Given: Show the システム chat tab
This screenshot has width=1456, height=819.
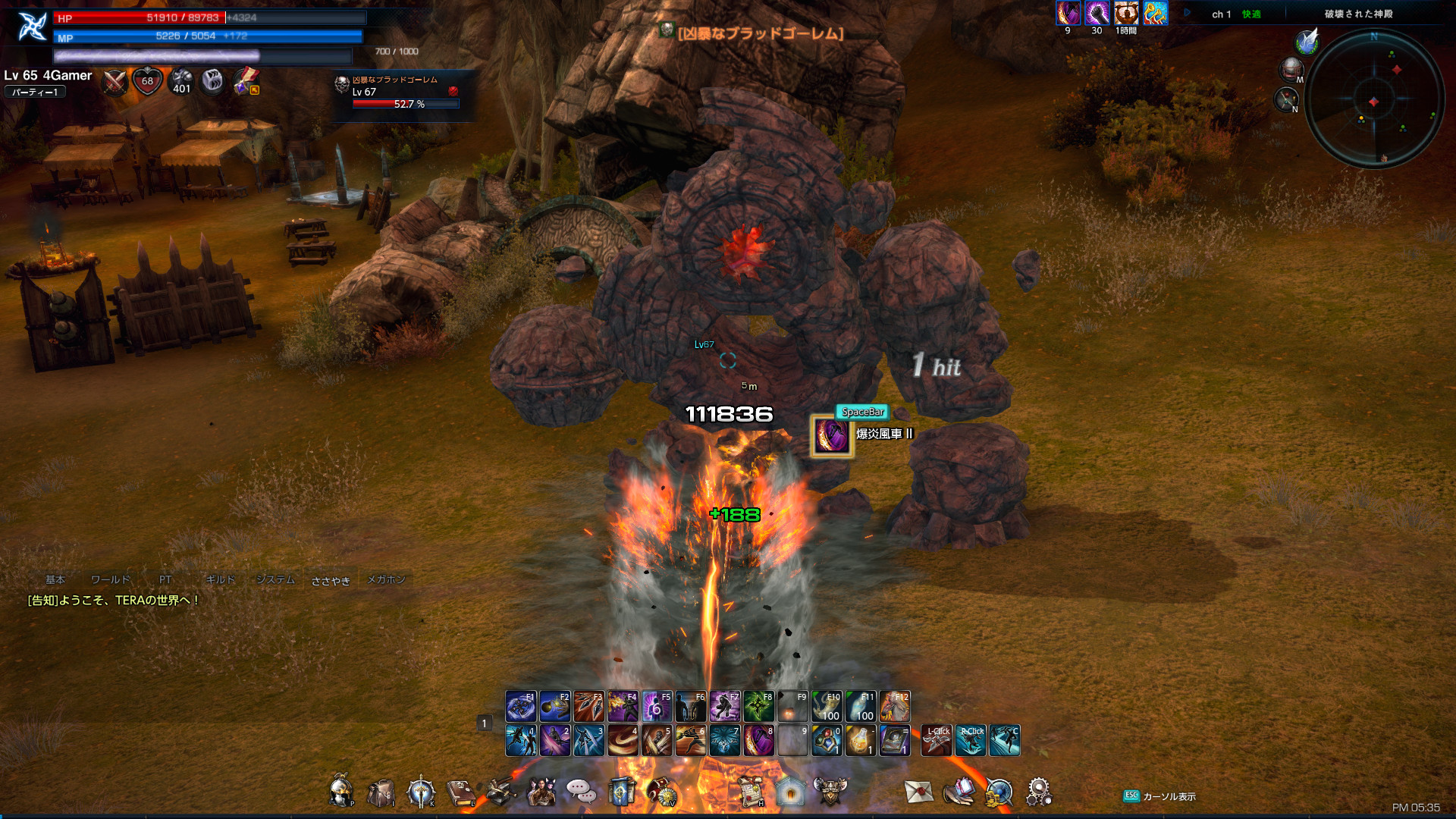Looking at the screenshot, I should [275, 580].
